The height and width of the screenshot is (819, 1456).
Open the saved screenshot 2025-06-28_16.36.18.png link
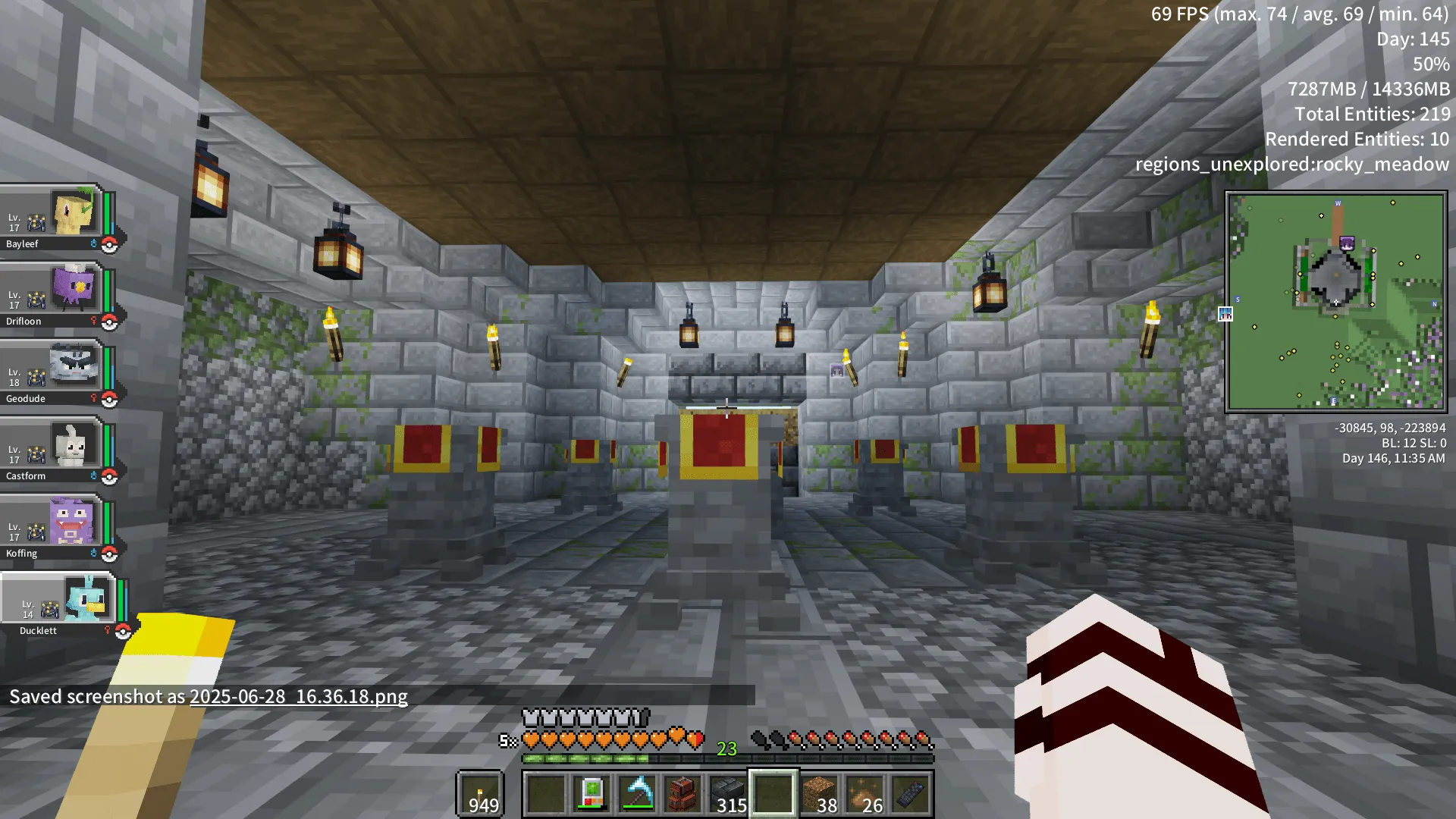coord(298,696)
